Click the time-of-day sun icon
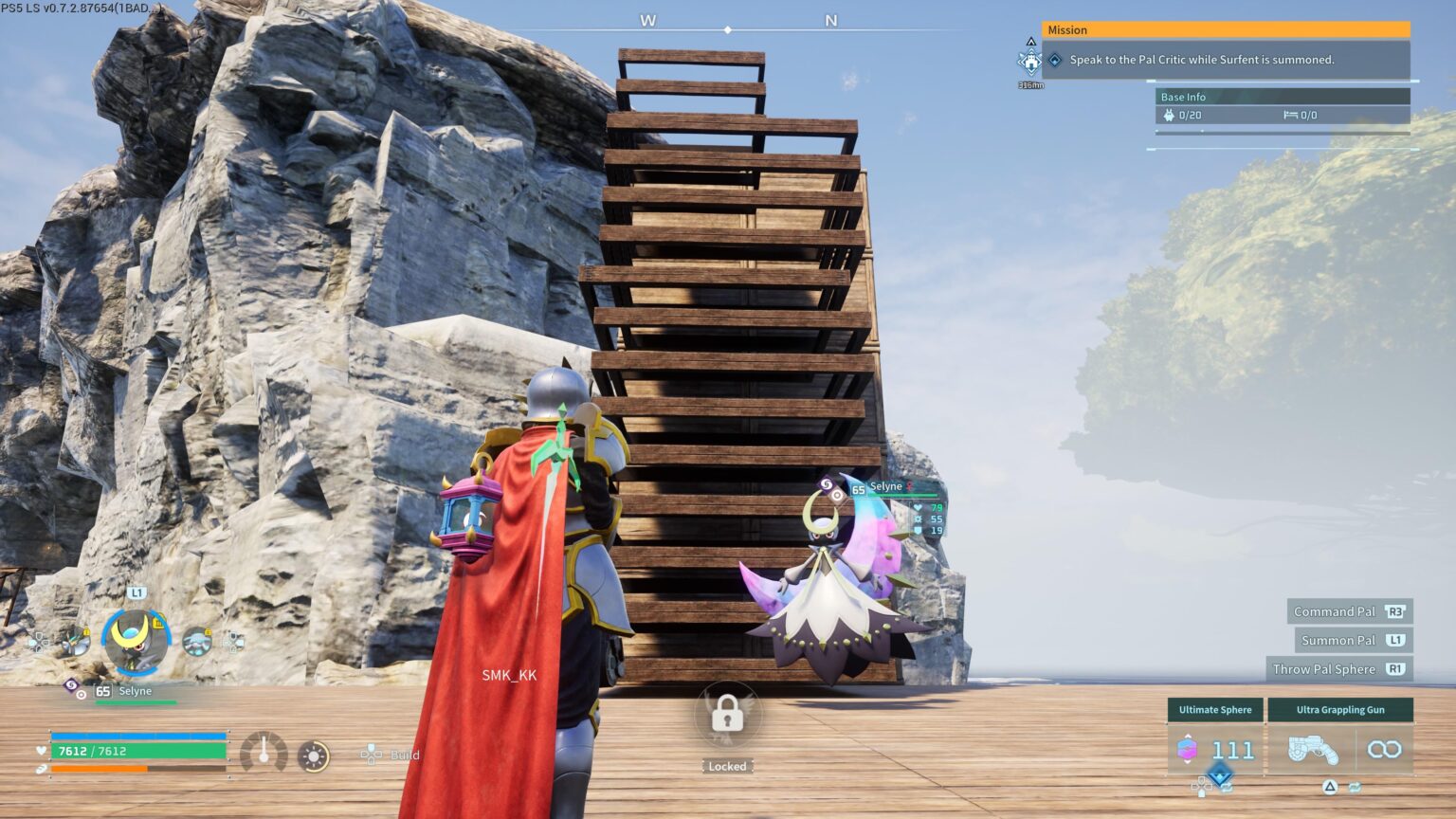This screenshot has width=1456, height=819. (x=313, y=755)
